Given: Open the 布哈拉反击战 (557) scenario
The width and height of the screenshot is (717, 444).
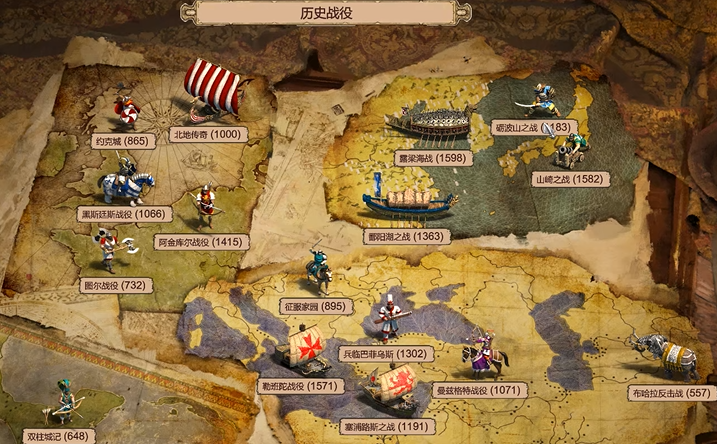Looking at the screenshot, I should (x=669, y=395).
